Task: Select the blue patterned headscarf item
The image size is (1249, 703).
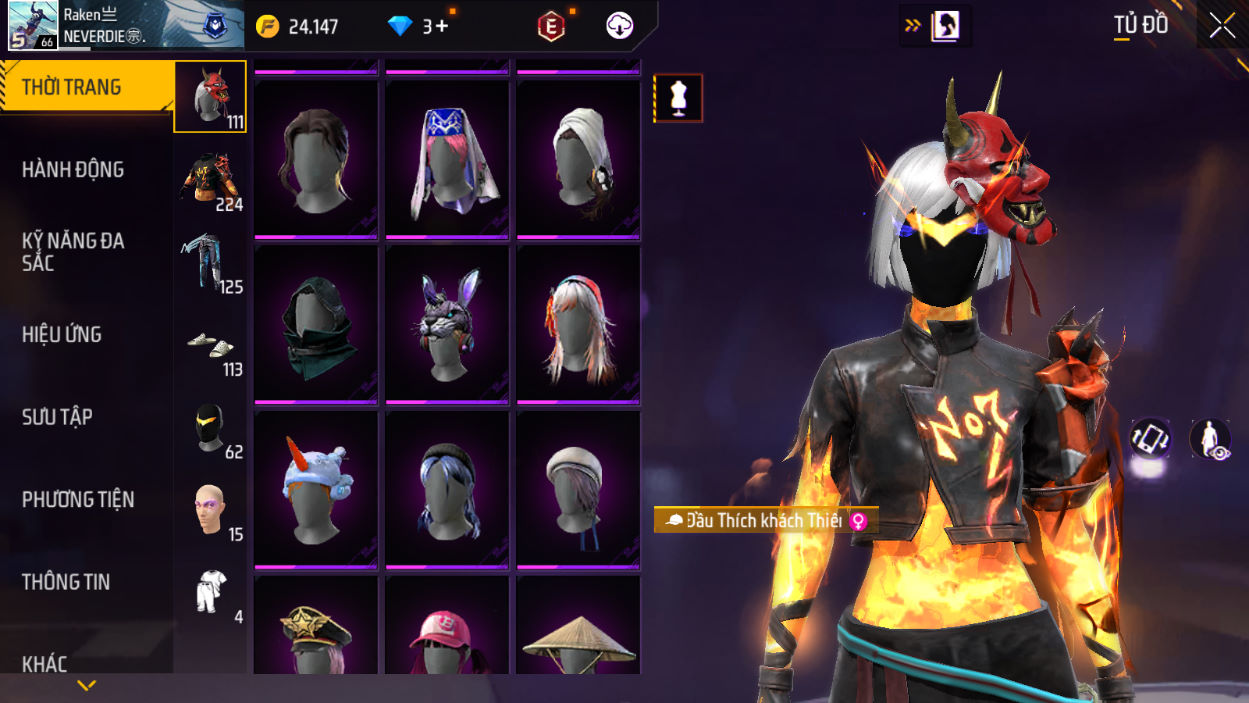Action: pos(447,160)
